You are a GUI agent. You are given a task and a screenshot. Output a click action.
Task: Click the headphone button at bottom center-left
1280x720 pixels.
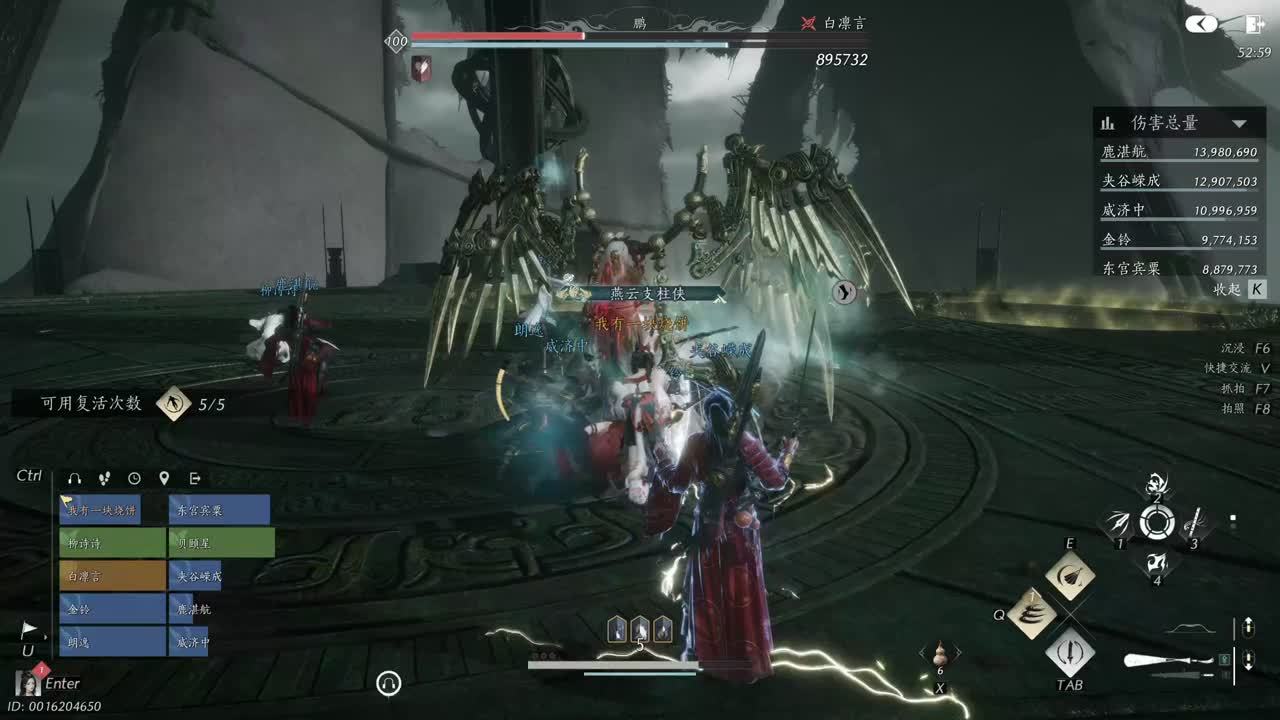point(389,683)
